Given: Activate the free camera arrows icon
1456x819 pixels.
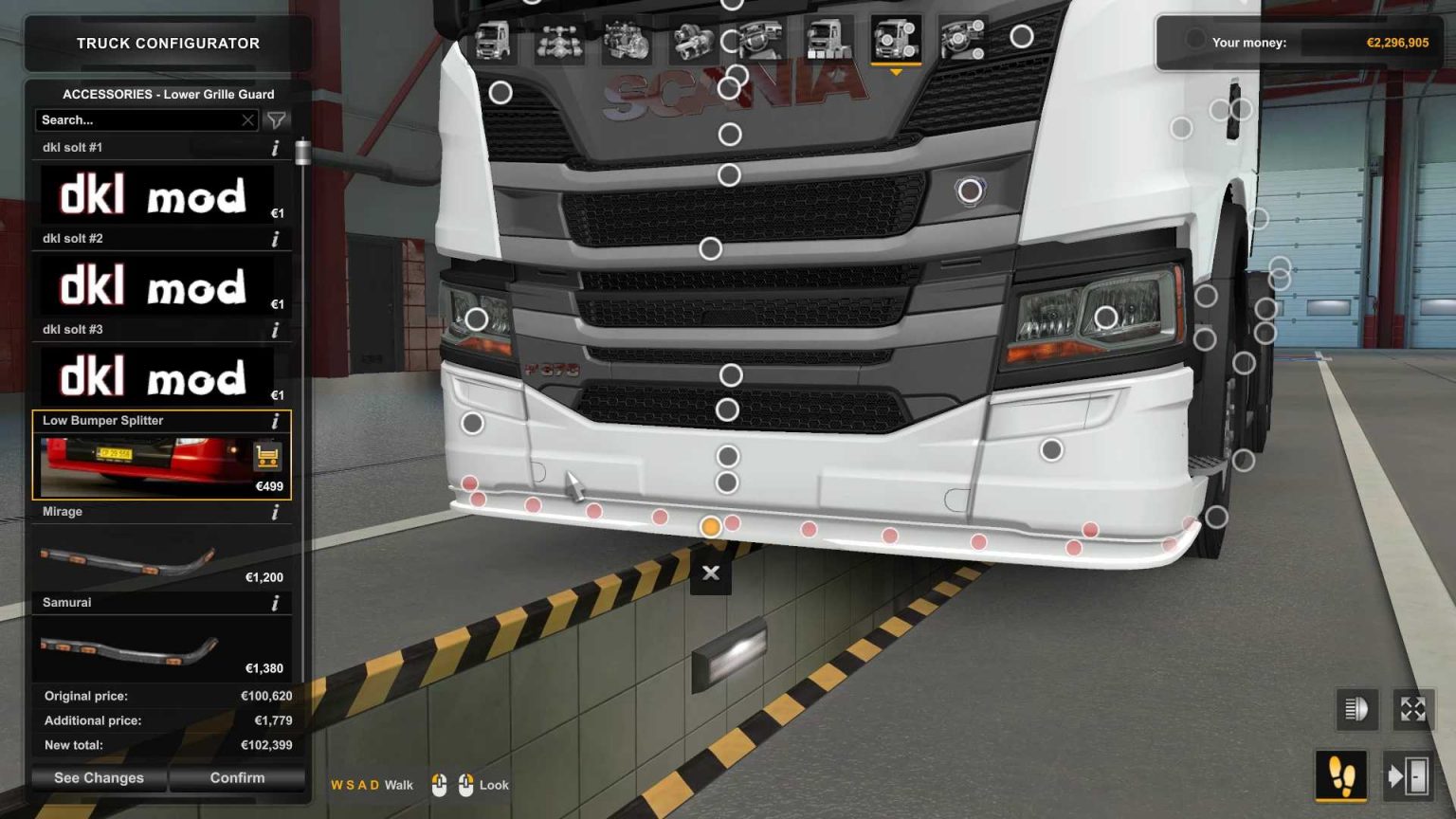Looking at the screenshot, I should (x=1413, y=707).
